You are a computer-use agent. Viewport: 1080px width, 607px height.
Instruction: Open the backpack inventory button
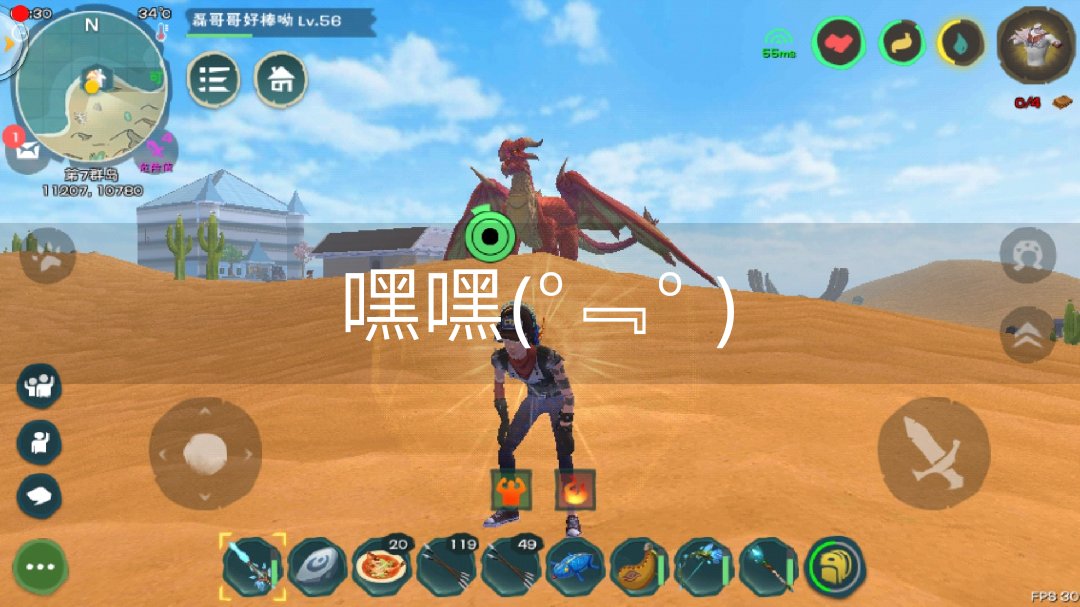[835, 567]
